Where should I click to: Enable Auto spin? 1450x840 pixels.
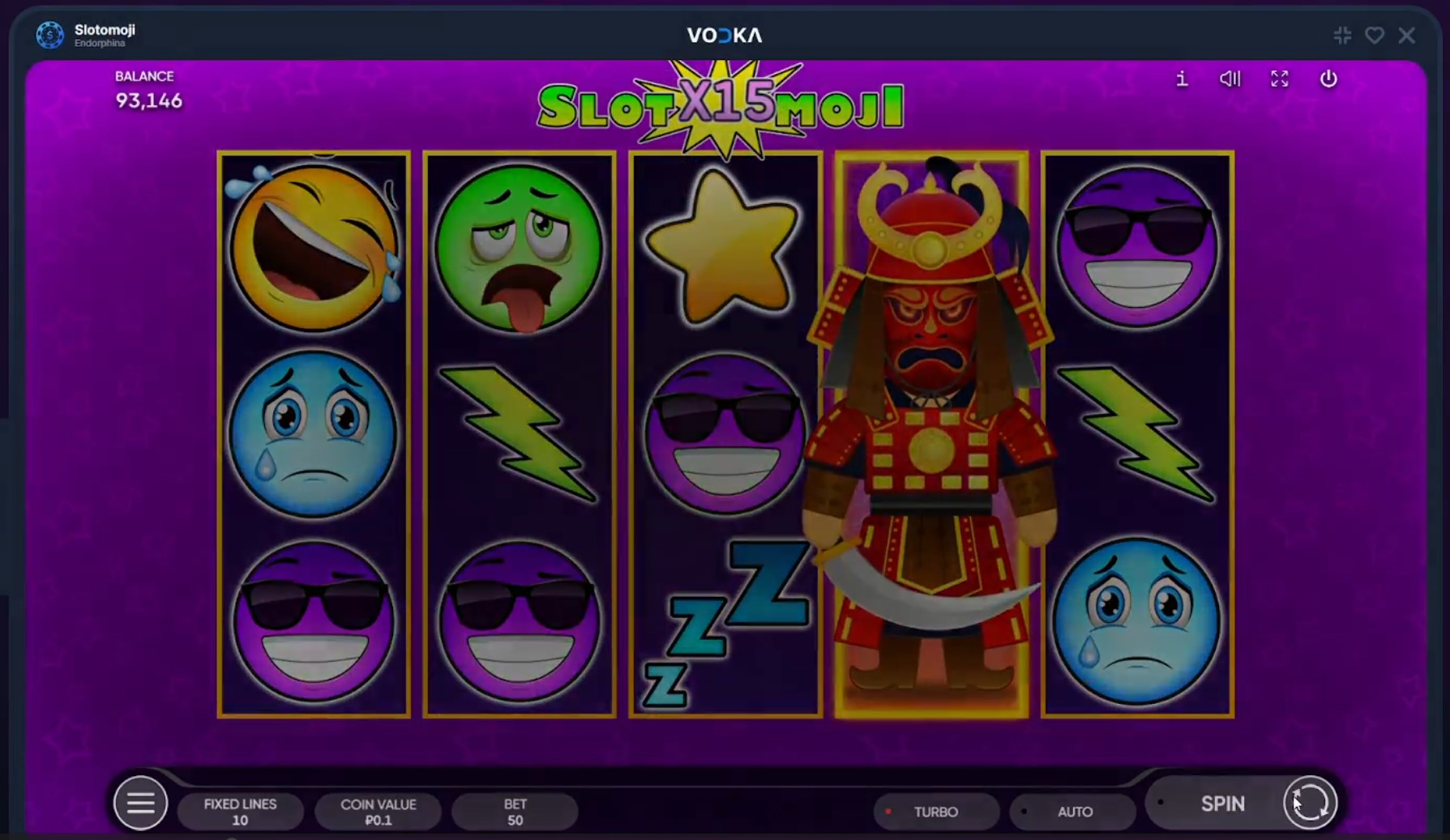click(1074, 812)
